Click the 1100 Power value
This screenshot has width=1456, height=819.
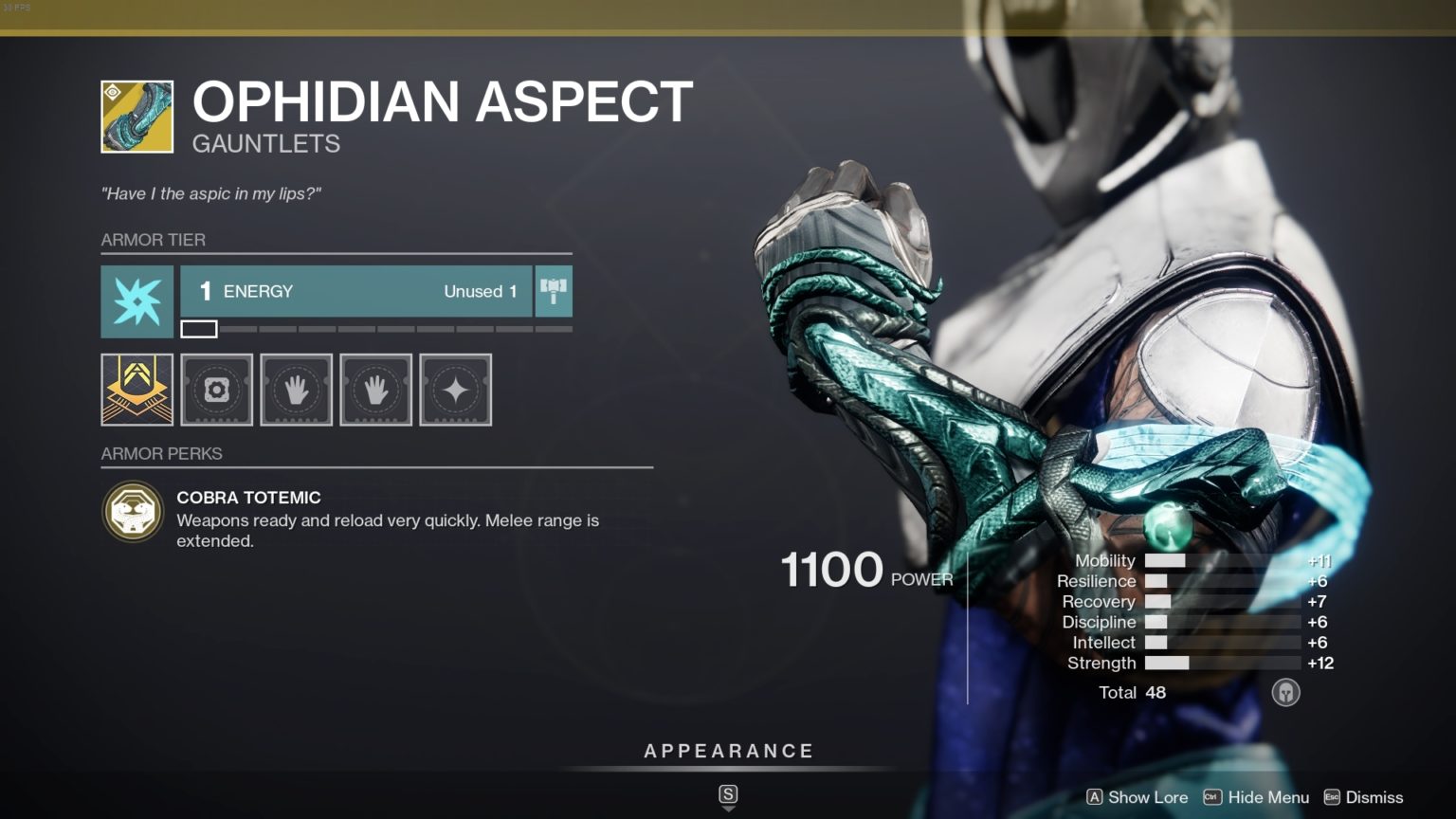coord(831,569)
